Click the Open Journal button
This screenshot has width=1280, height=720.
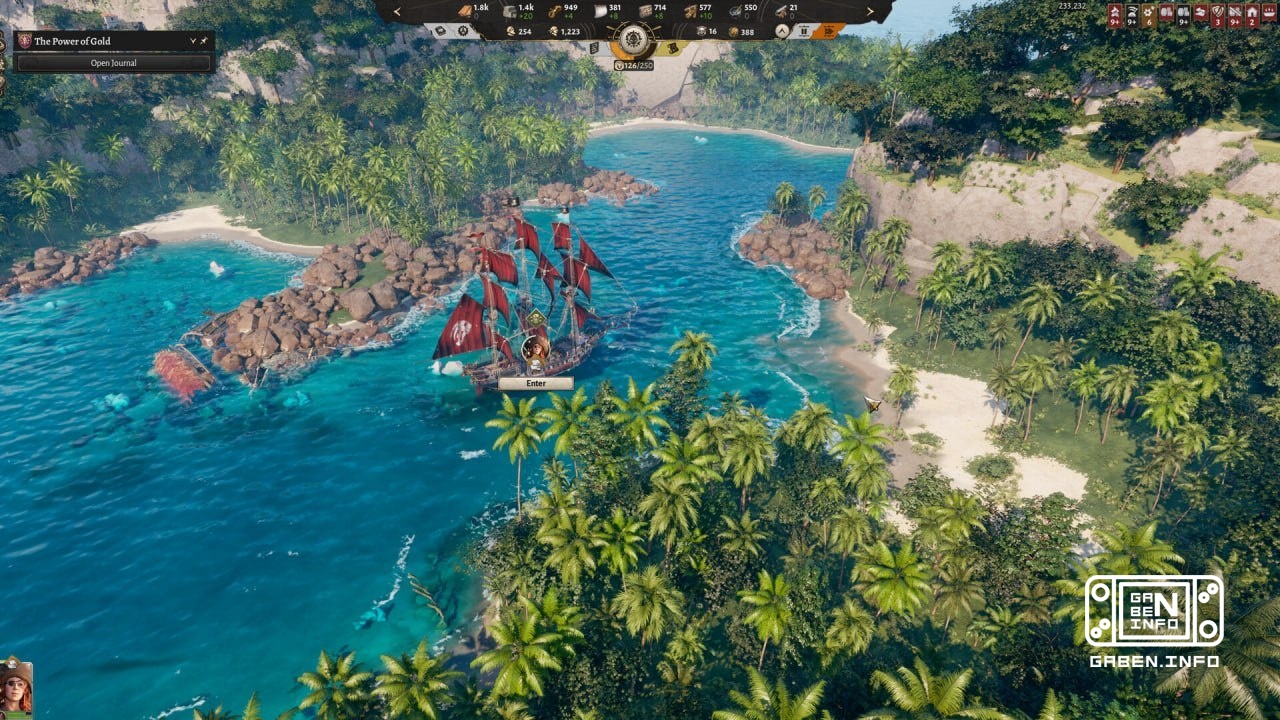point(113,62)
